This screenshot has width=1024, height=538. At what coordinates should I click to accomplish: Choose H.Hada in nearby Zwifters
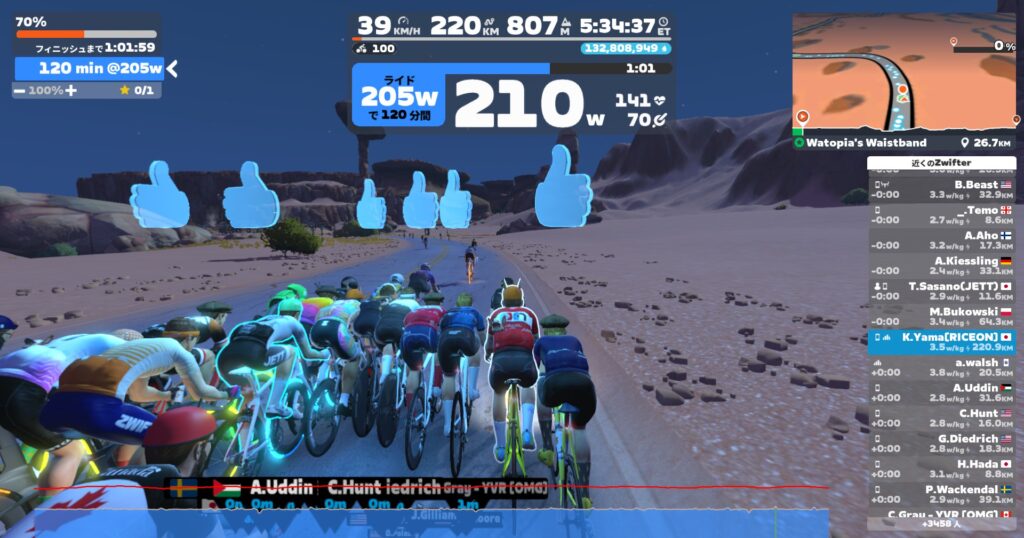pos(942,469)
